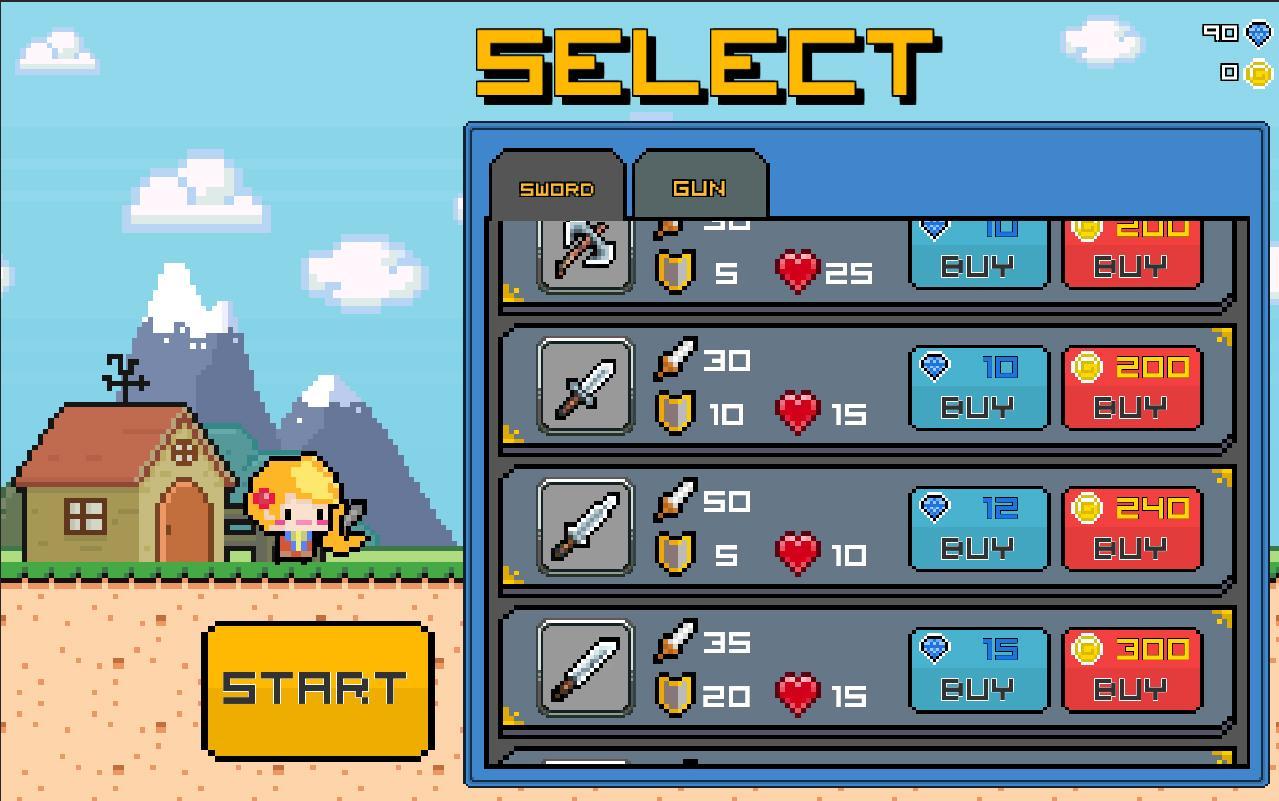This screenshot has width=1279, height=801.
Task: Start the game with the yellow START button
Action: pos(317,689)
